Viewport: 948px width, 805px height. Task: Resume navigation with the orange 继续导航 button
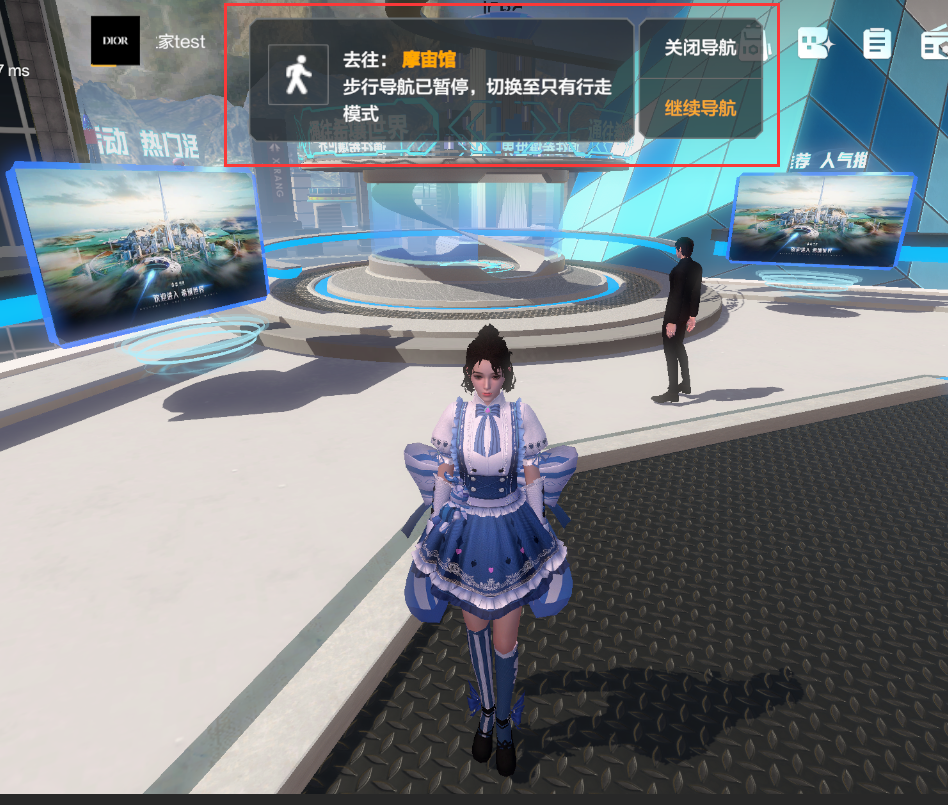point(700,108)
